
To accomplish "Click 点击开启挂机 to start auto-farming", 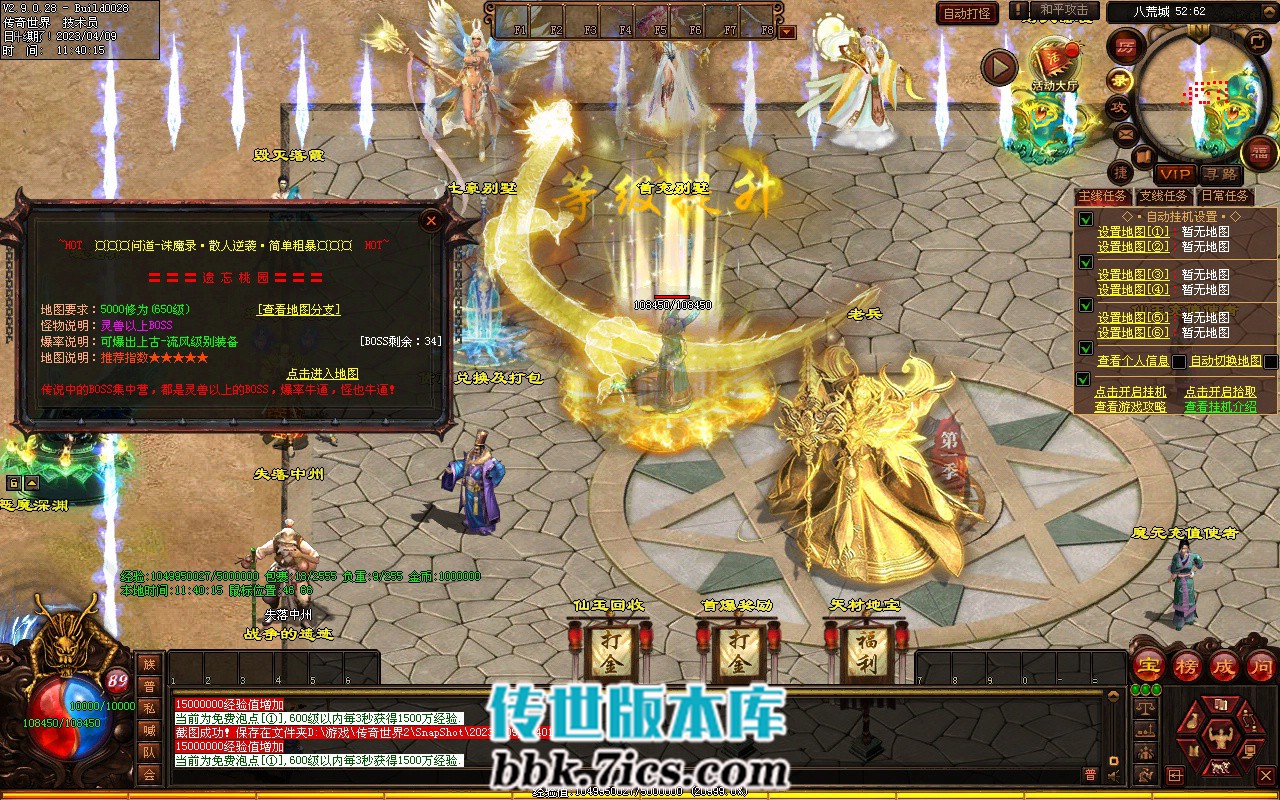I will pyautogui.click(x=1130, y=392).
